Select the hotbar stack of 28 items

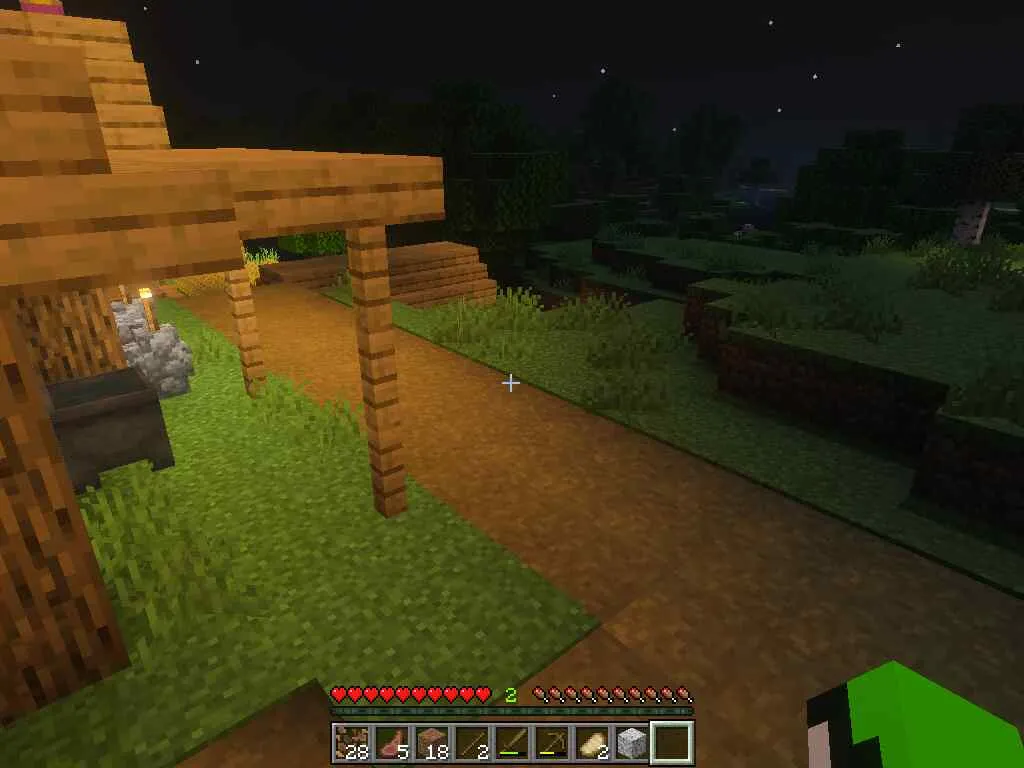pyautogui.click(x=351, y=743)
